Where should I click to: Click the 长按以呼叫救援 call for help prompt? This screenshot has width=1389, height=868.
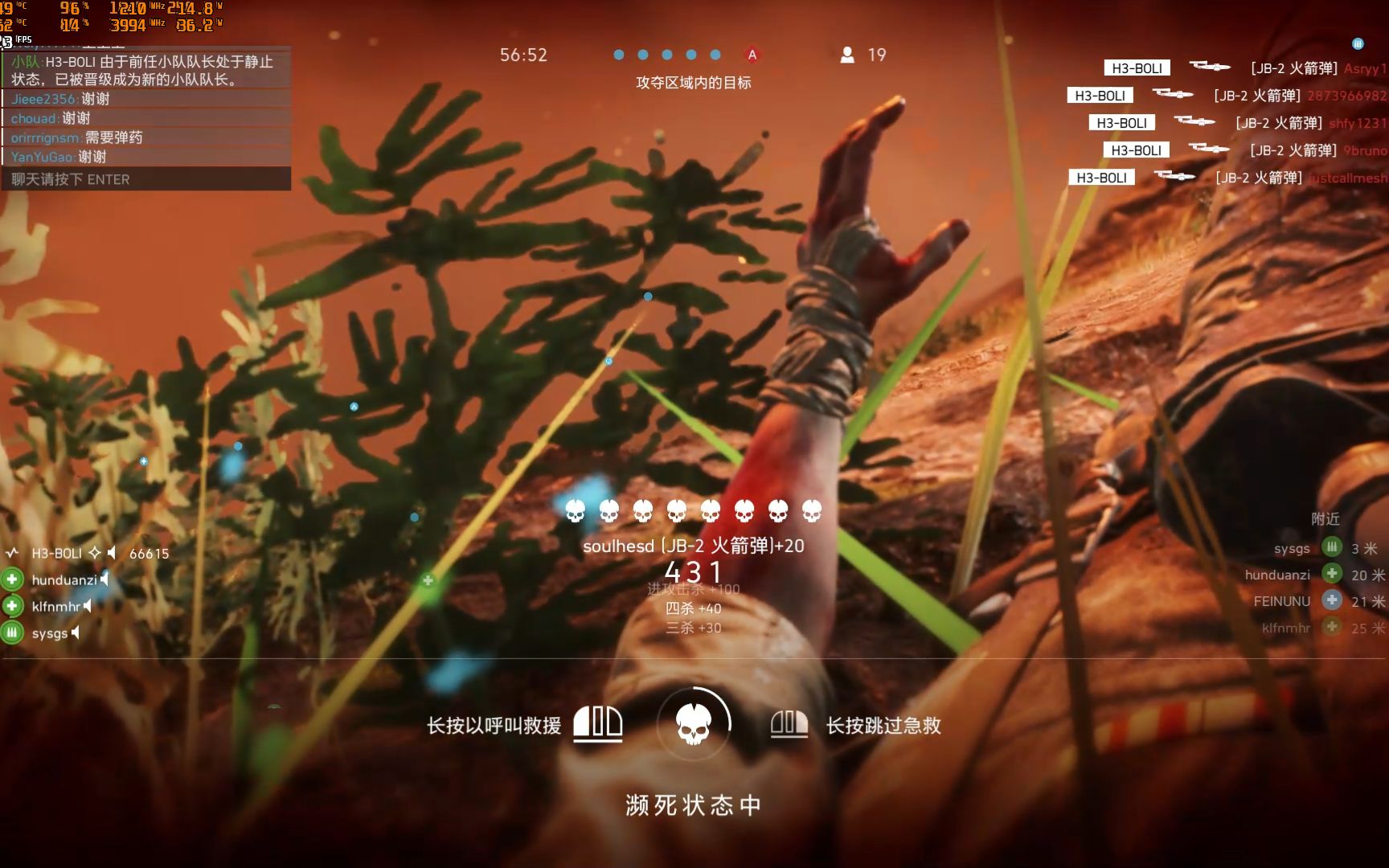(494, 725)
